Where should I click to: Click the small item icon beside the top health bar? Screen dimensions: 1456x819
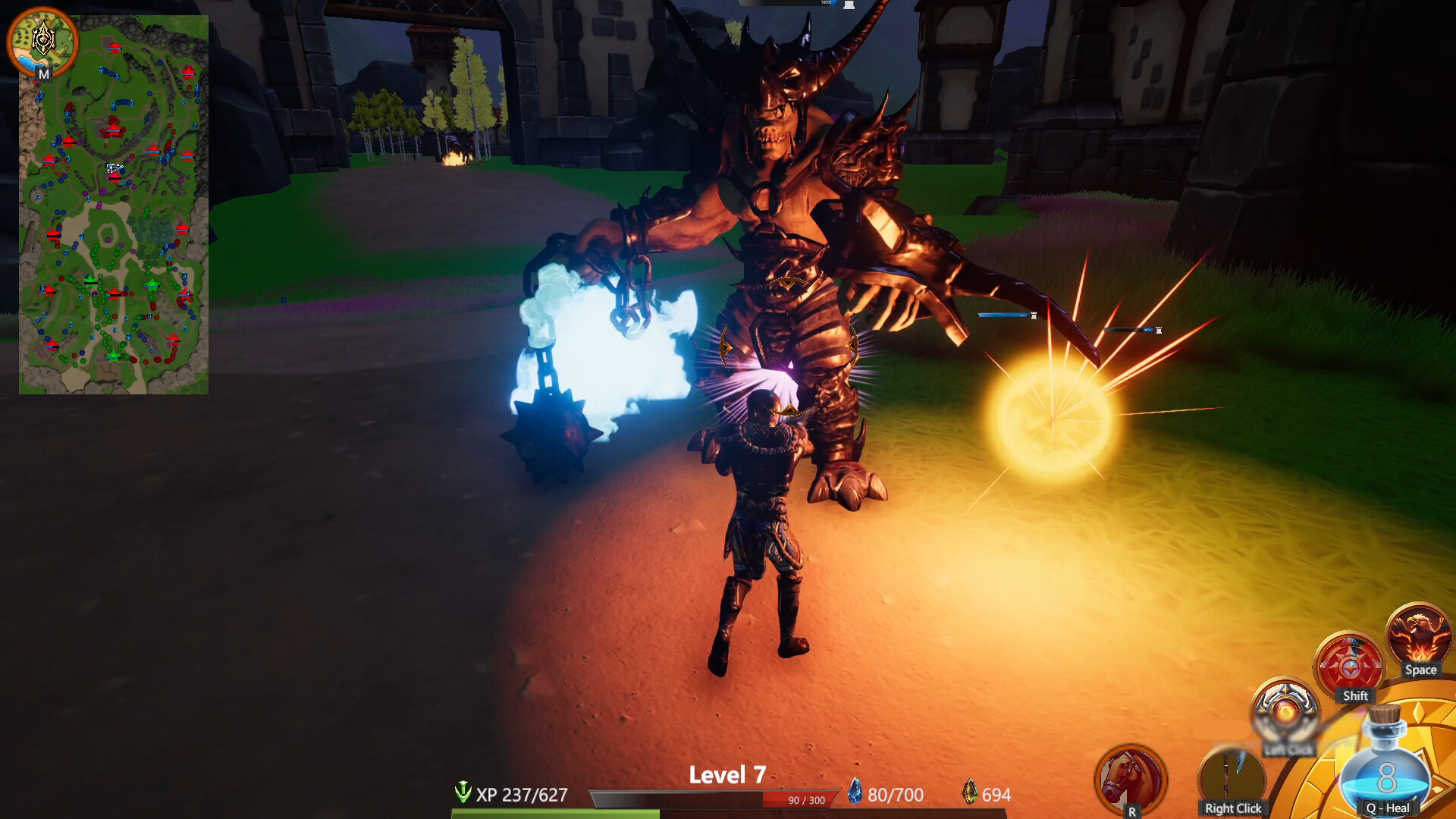coord(849,6)
